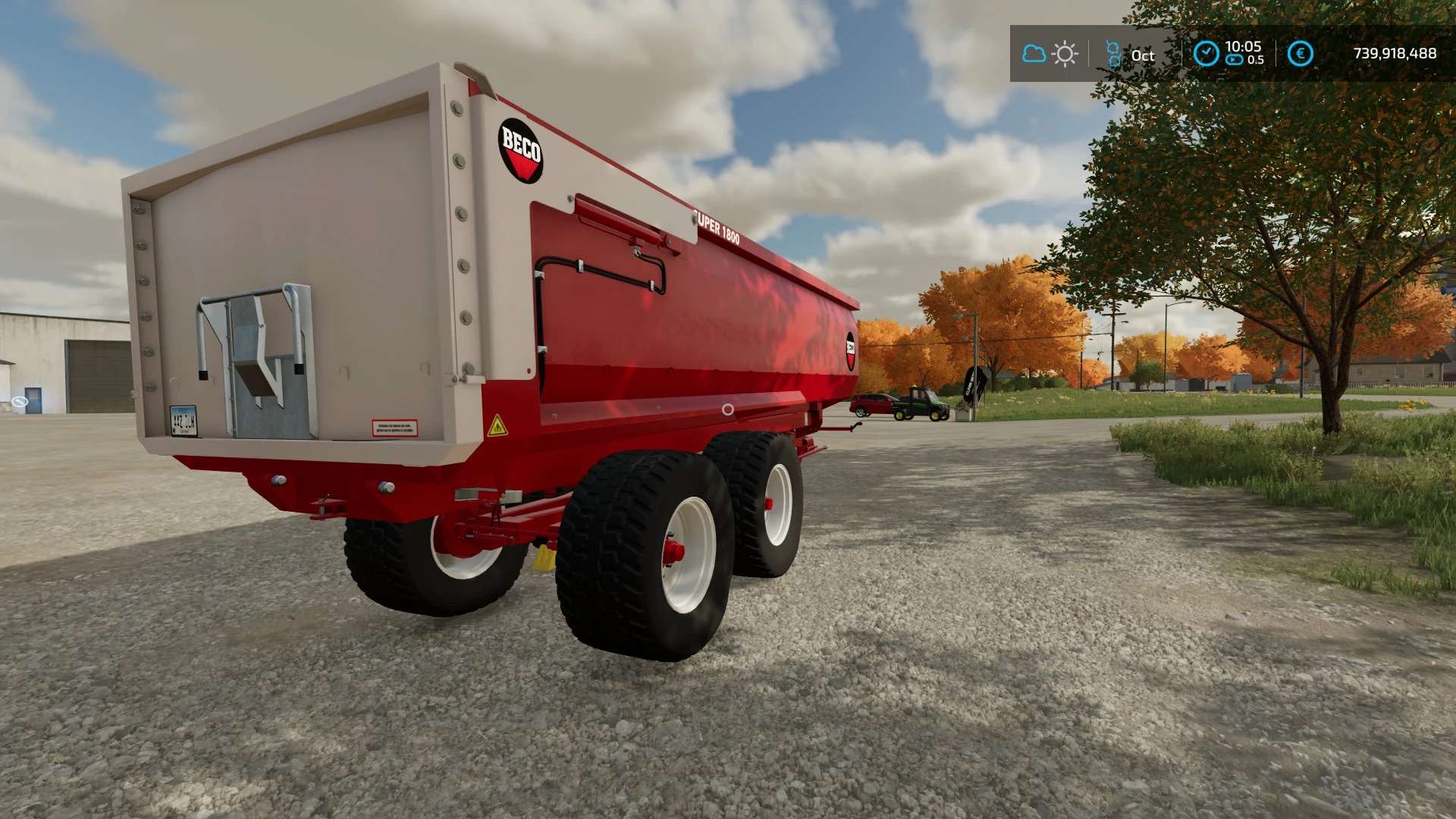Click the sun weather forecast icon
The height and width of the screenshot is (819, 1456).
pyautogui.click(x=1065, y=54)
